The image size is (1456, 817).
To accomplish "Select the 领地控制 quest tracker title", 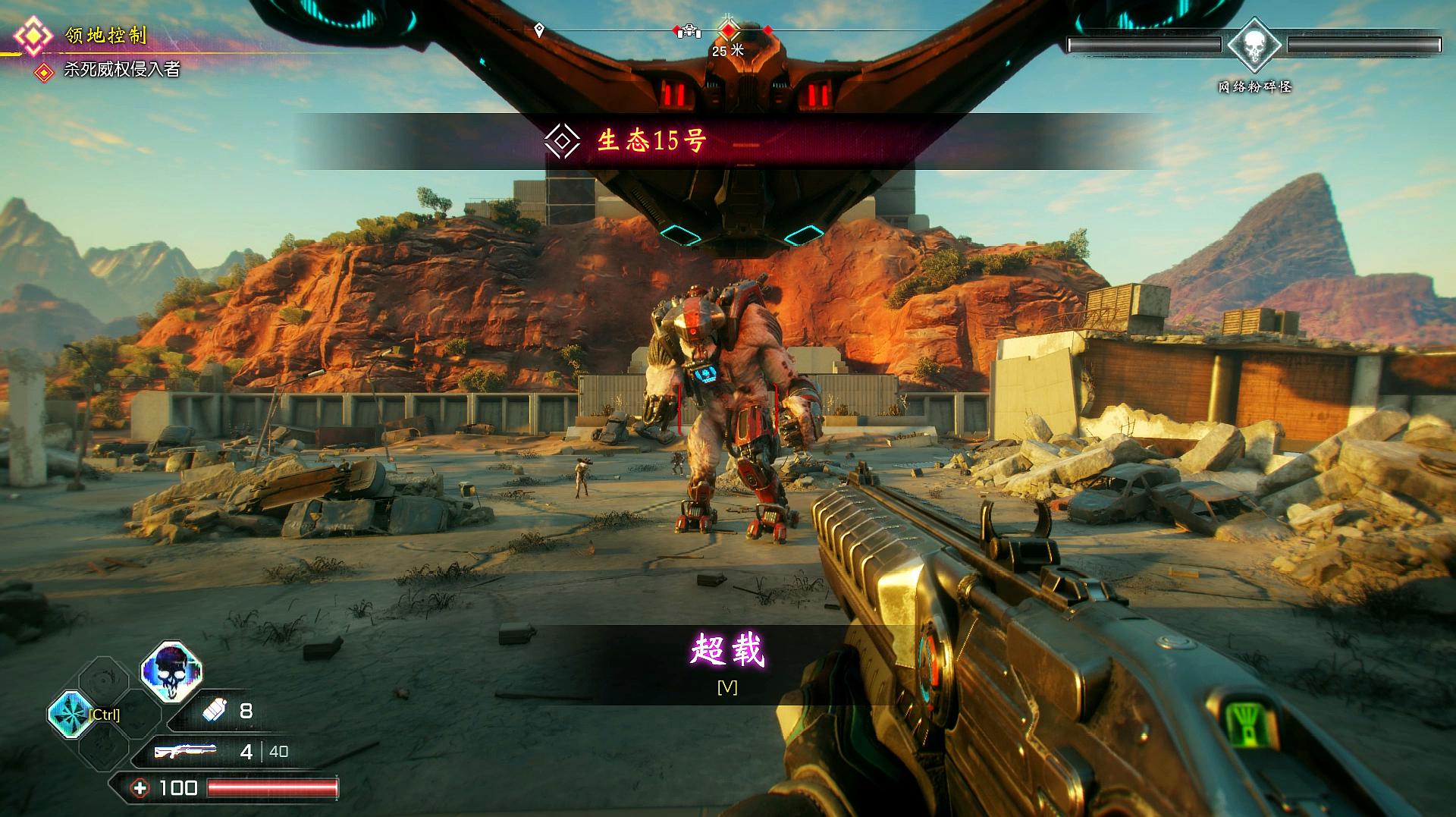I will coord(106,36).
